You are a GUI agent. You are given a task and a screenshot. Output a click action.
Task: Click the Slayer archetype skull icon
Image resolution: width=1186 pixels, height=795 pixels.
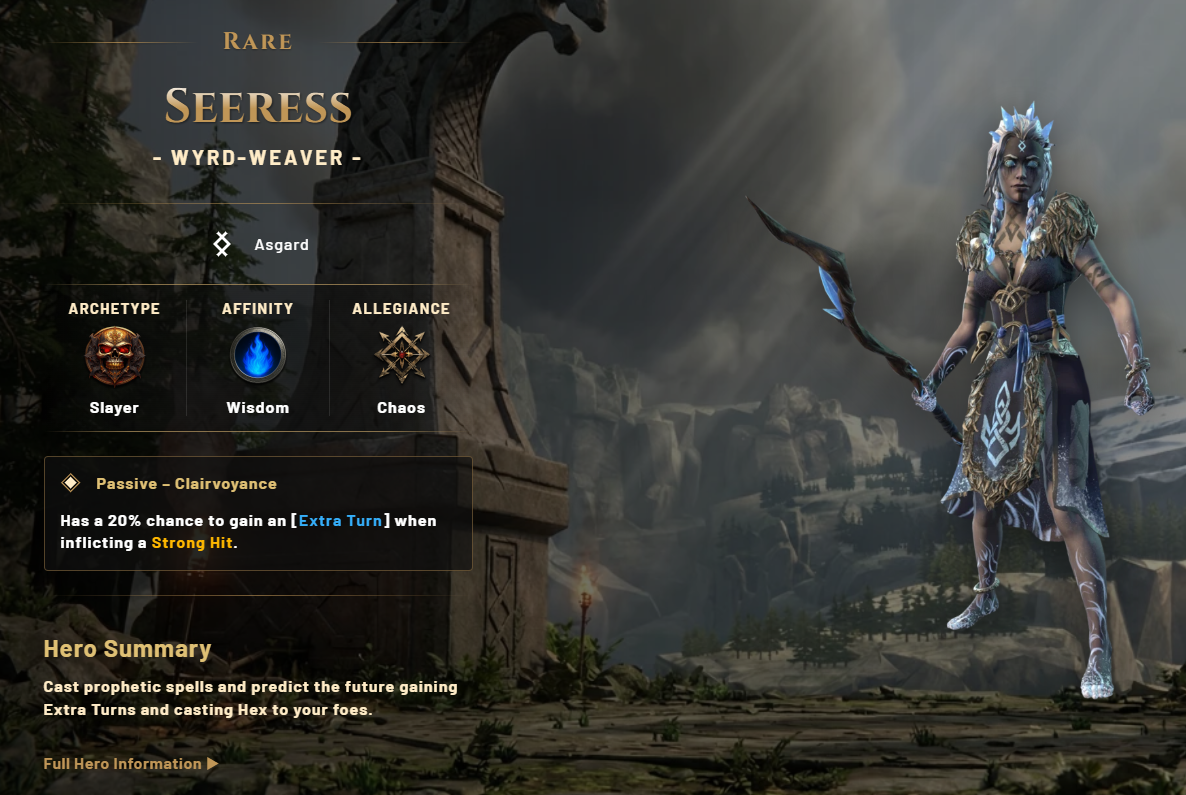[x=114, y=356]
